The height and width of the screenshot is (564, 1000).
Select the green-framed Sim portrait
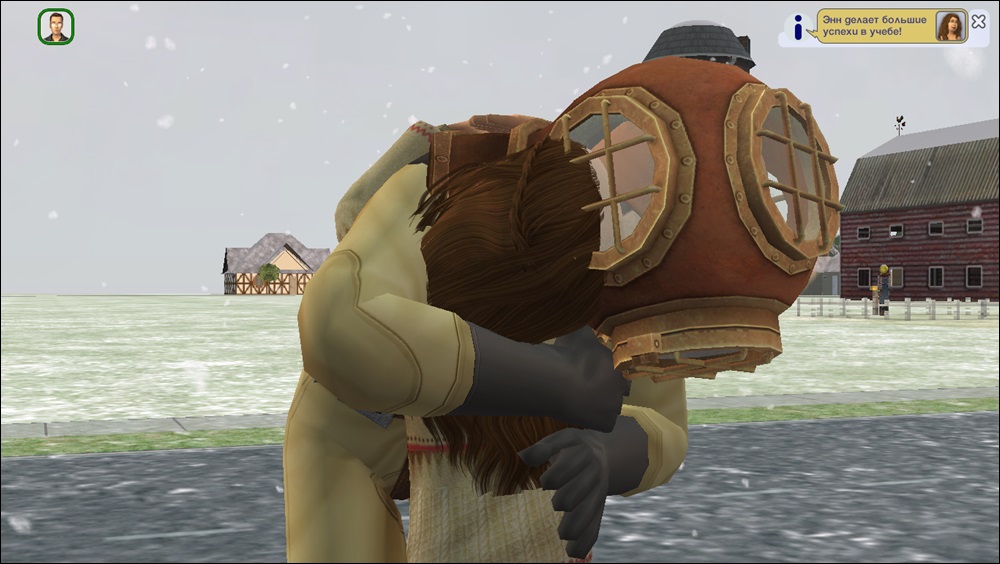(x=56, y=27)
